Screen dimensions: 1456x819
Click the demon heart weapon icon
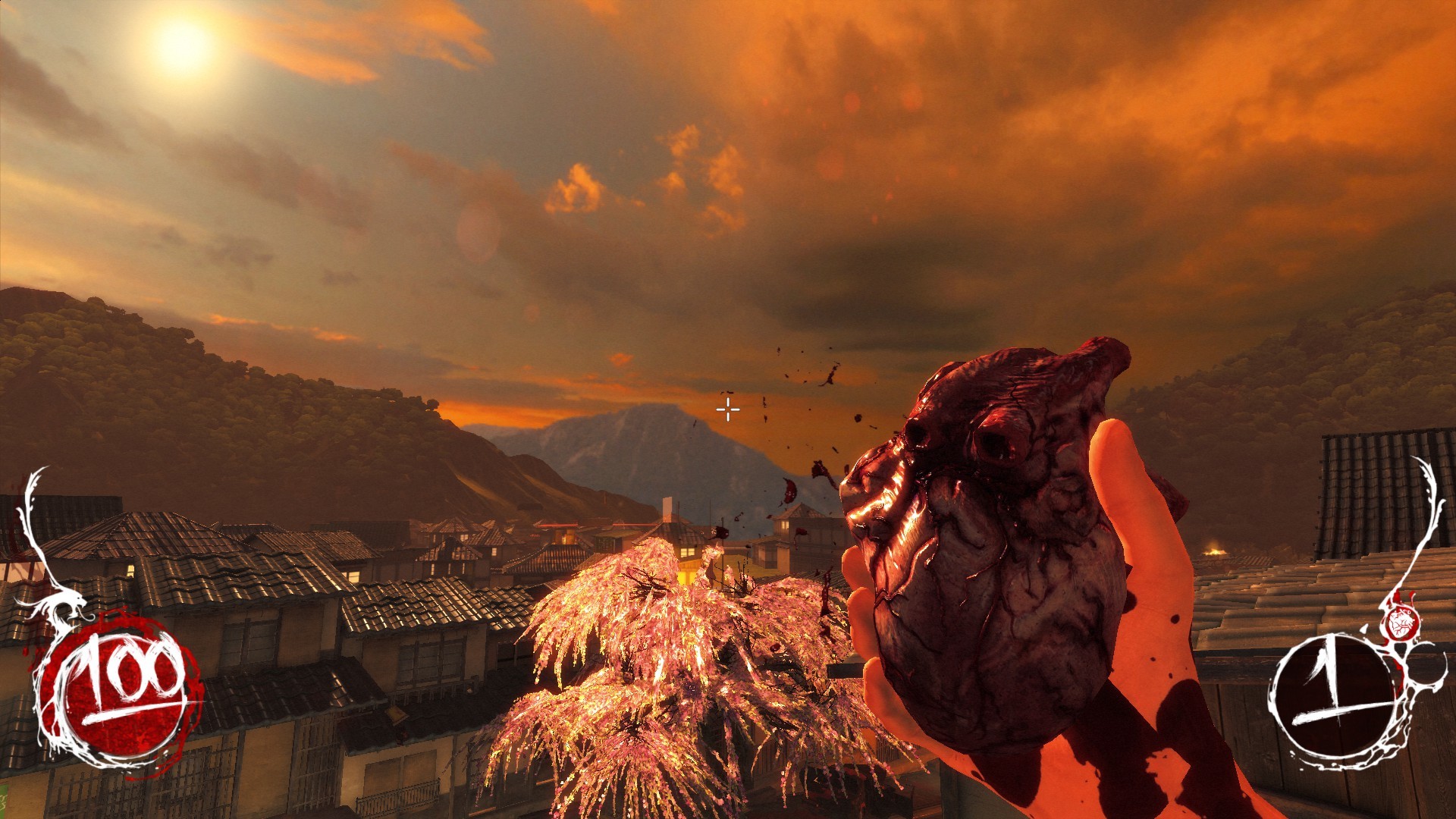coord(1399,623)
